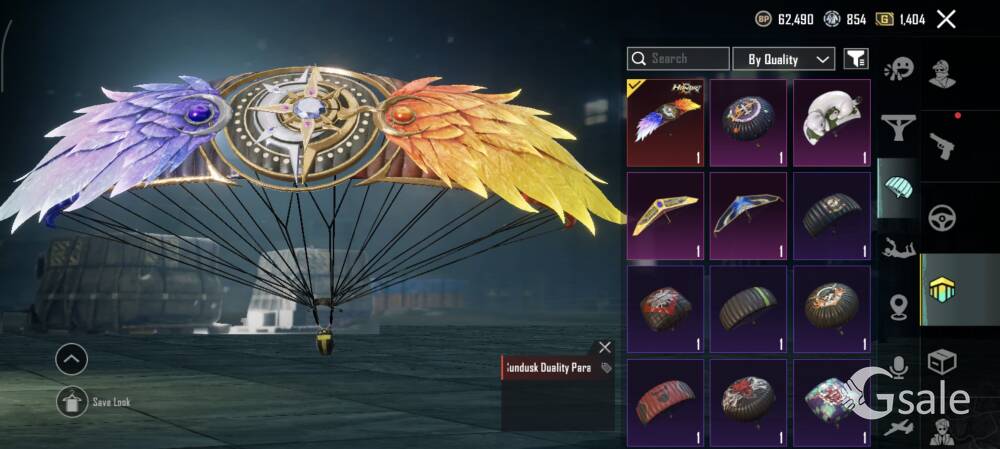Image resolution: width=1000 pixels, height=449 pixels.
Task: Open the pistol weapons tab
Action: (x=942, y=146)
